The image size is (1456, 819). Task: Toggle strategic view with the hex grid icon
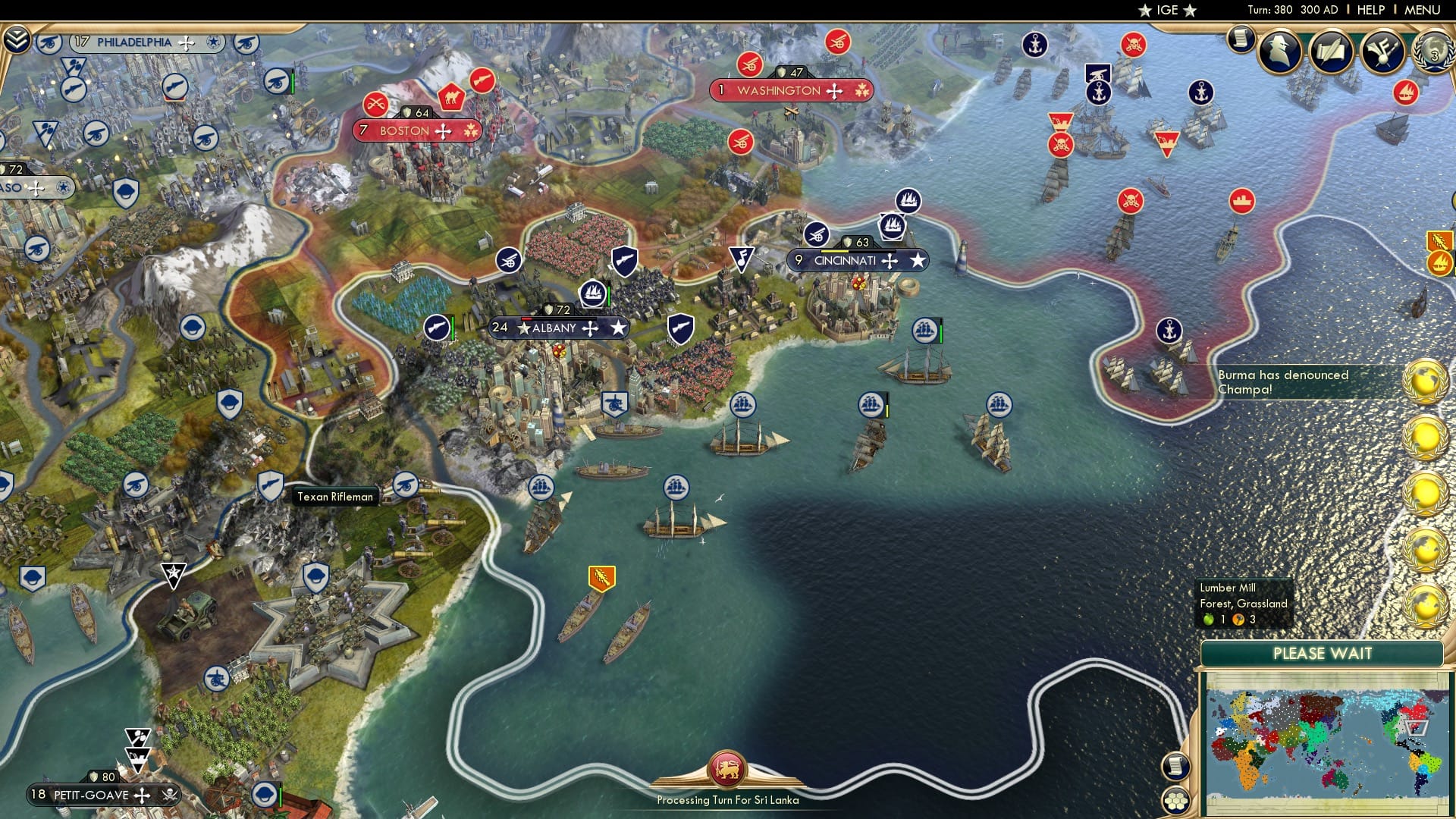click(1175, 801)
